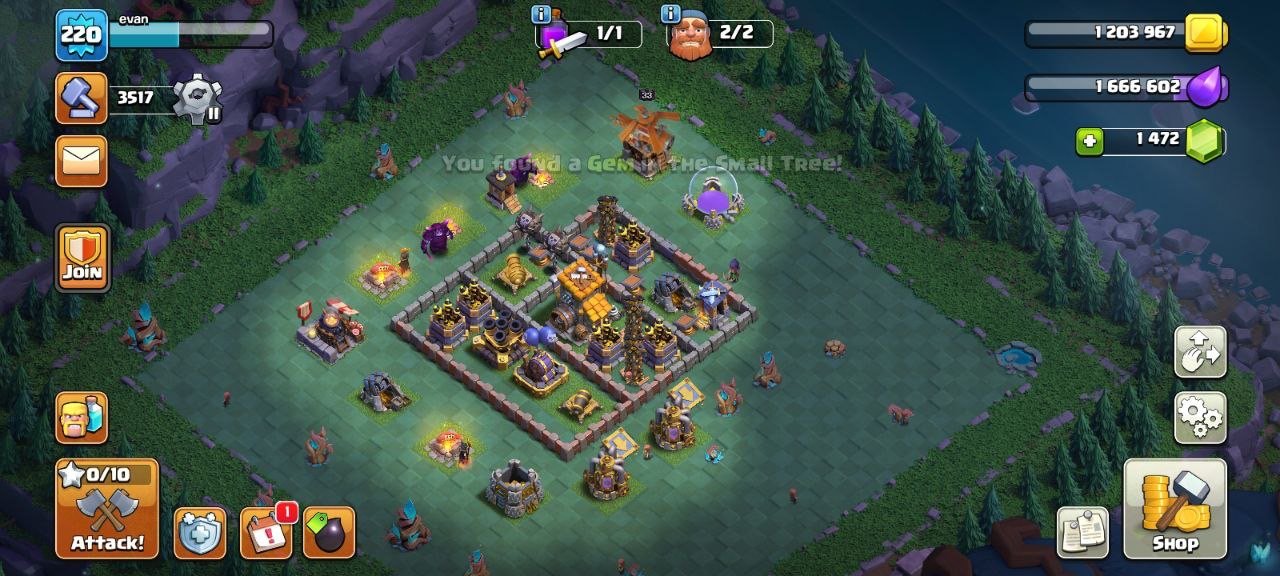This screenshot has width=1280, height=576.
Task: Tap the level 220 experience badge
Action: click(81, 35)
